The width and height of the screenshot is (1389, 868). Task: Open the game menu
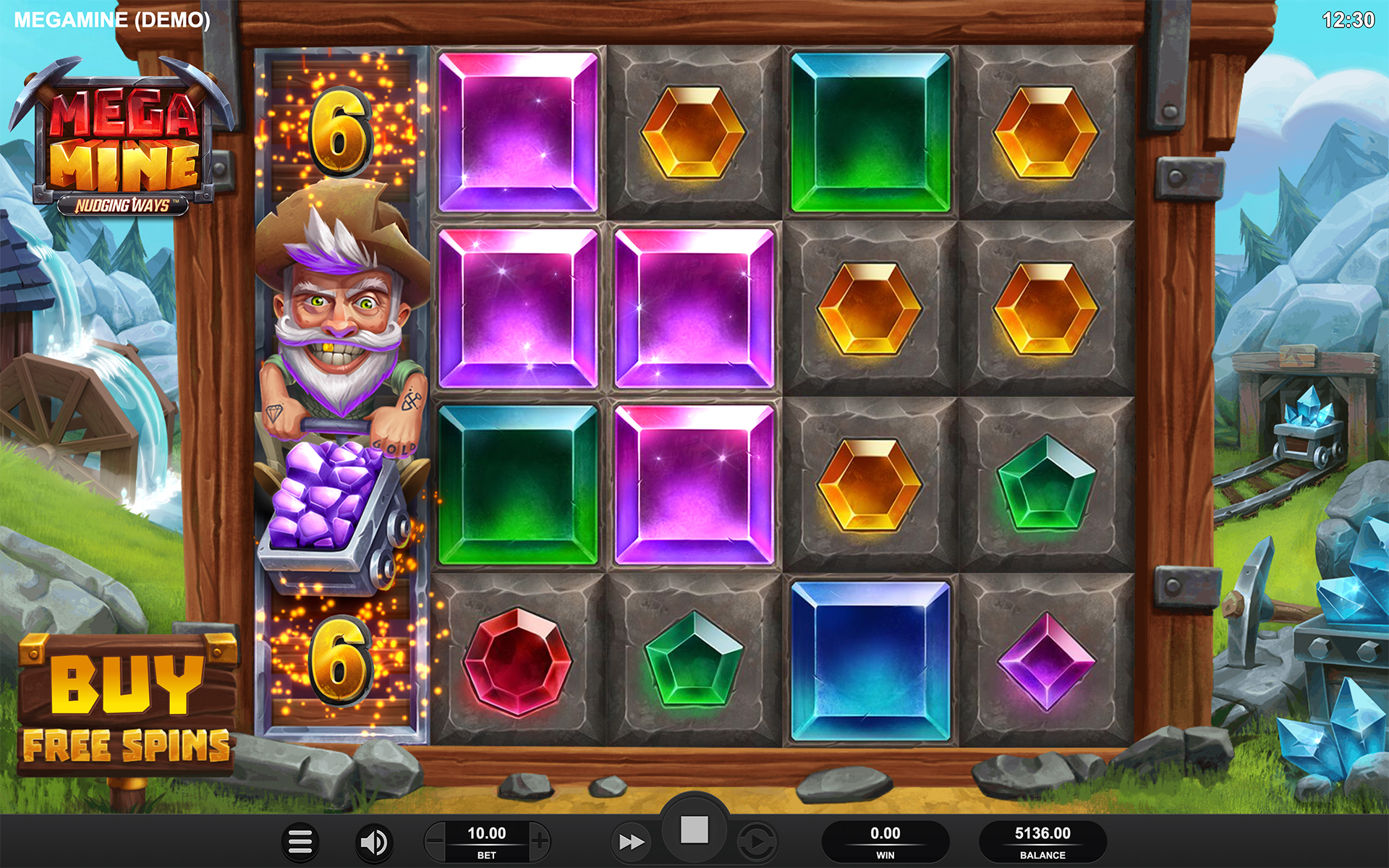click(x=301, y=841)
